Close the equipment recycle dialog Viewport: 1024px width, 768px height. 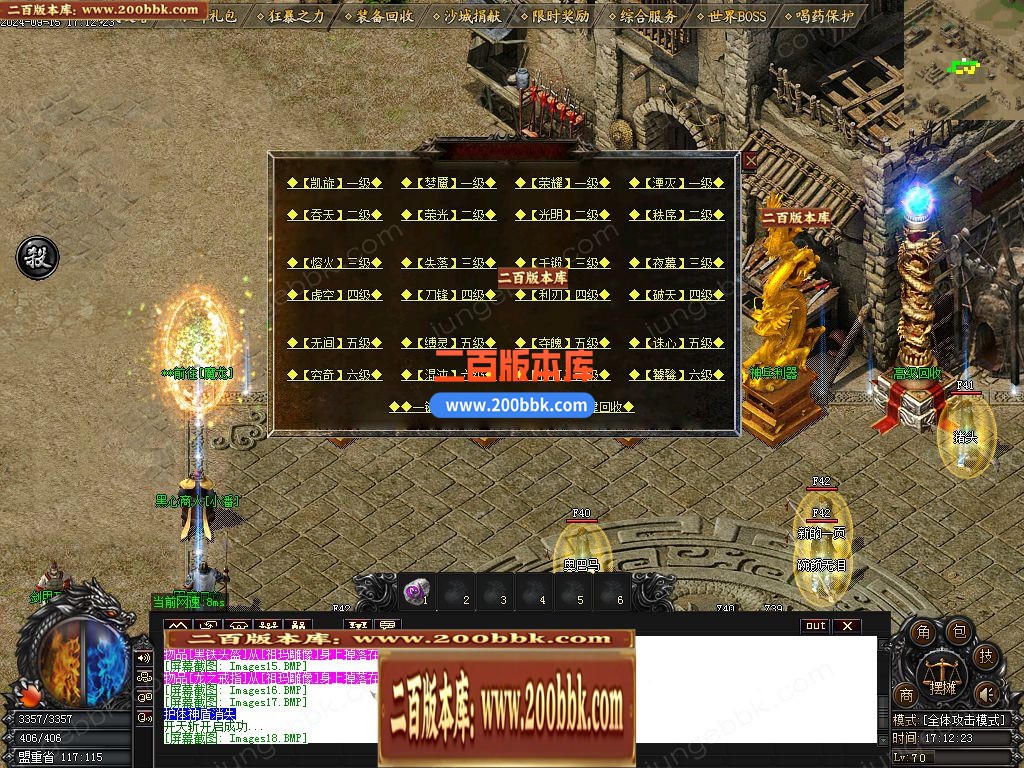[x=750, y=160]
